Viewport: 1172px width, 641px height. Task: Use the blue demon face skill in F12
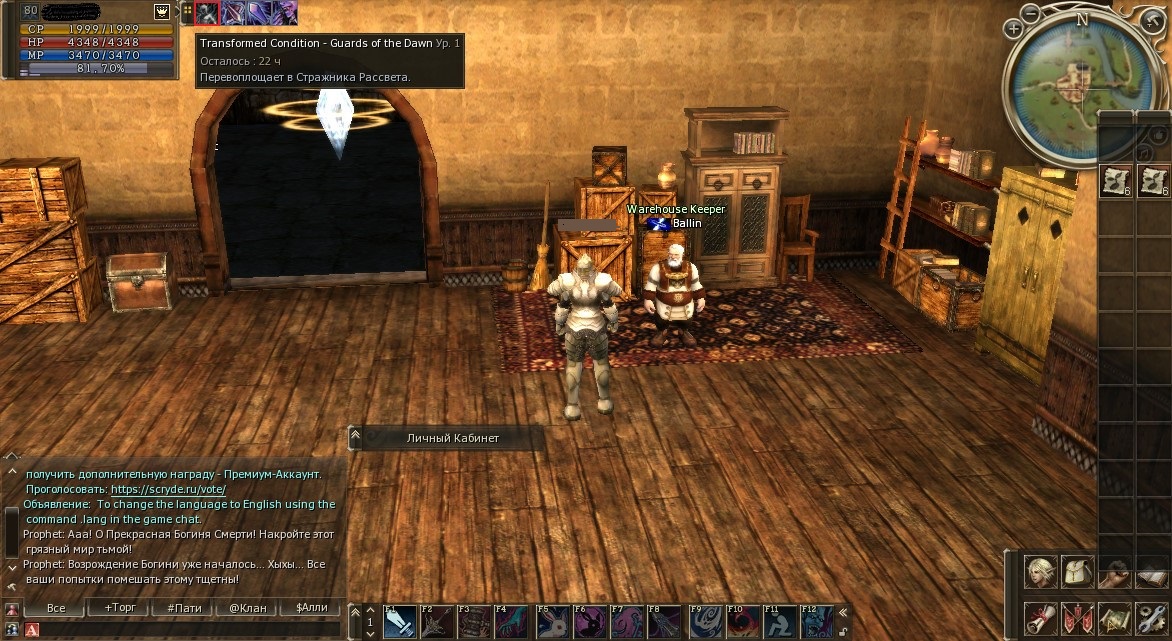[x=817, y=622]
